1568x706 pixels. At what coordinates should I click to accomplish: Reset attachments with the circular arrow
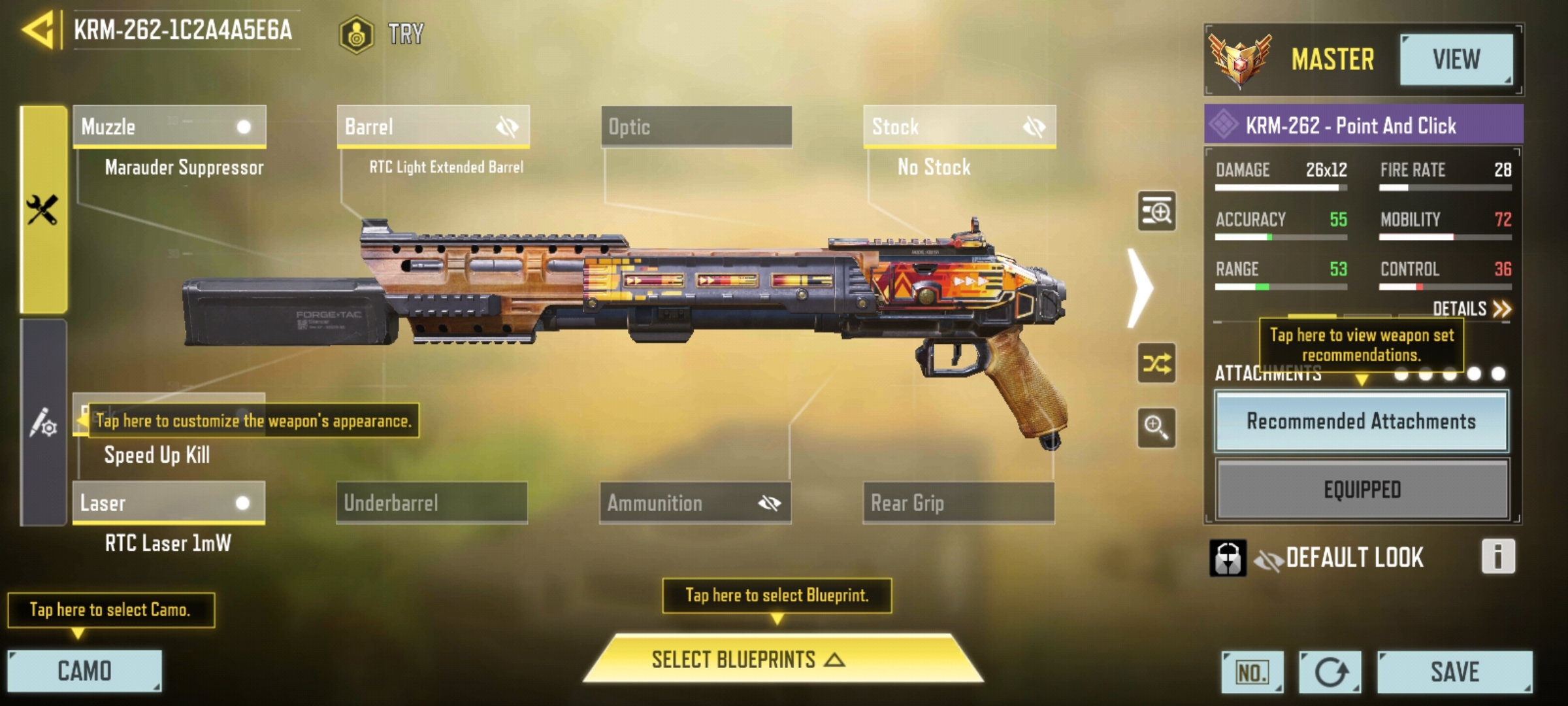coord(1330,672)
